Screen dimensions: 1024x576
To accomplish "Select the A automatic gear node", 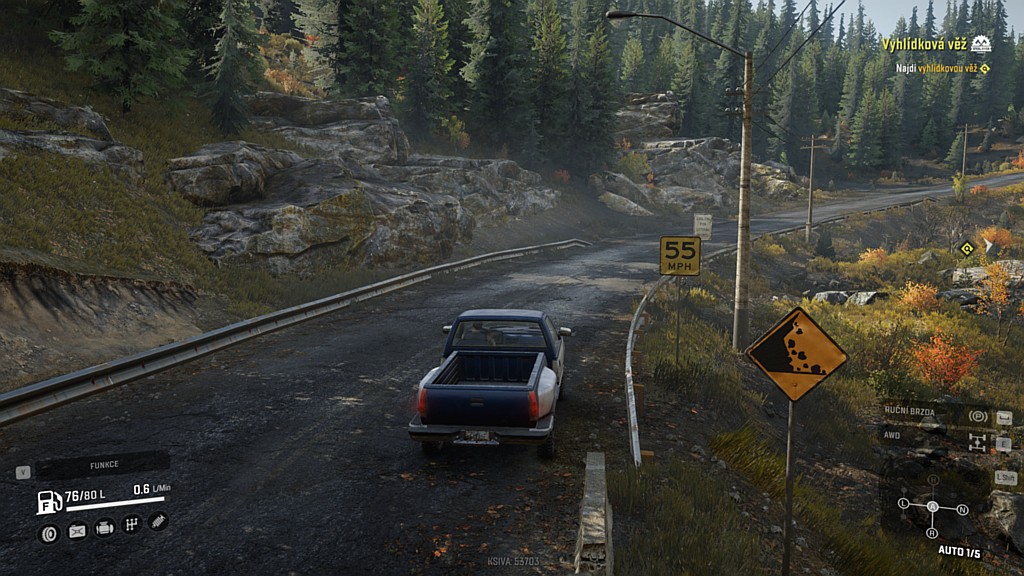I will coord(933,507).
